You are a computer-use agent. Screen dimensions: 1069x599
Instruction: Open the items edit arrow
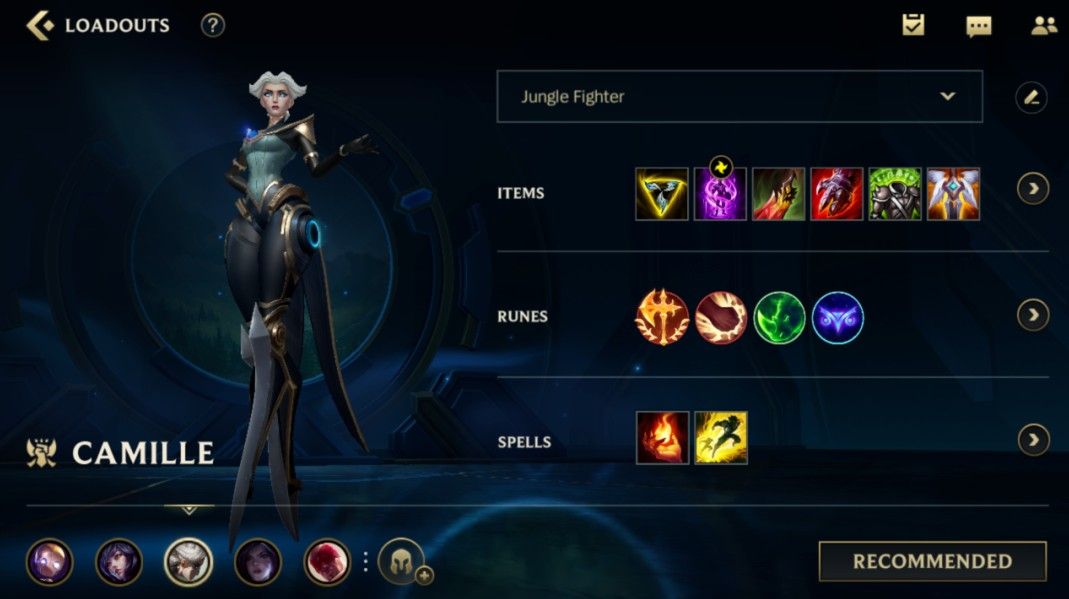(x=1033, y=189)
